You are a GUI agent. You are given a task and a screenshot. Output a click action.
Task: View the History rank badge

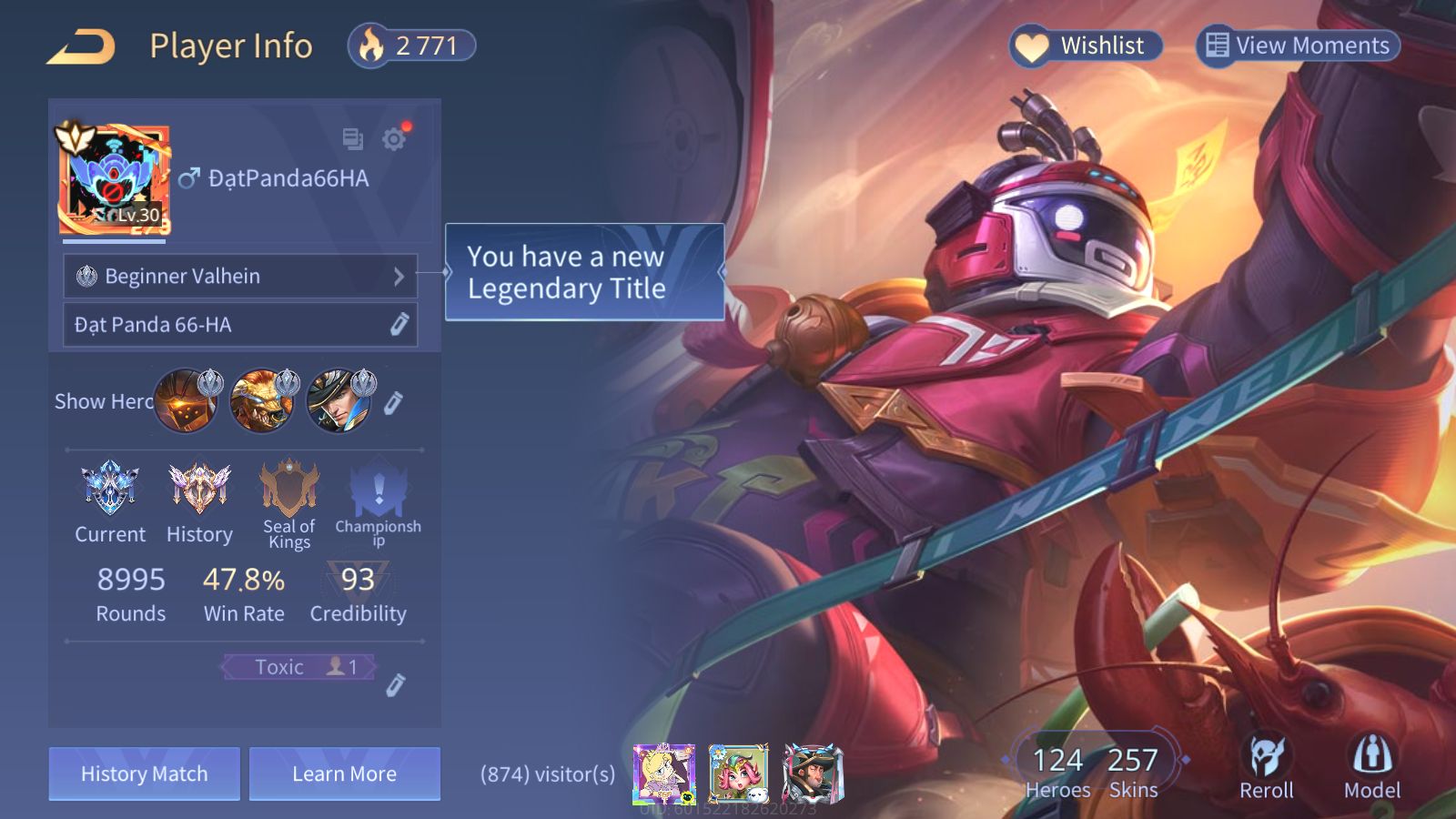point(199,501)
